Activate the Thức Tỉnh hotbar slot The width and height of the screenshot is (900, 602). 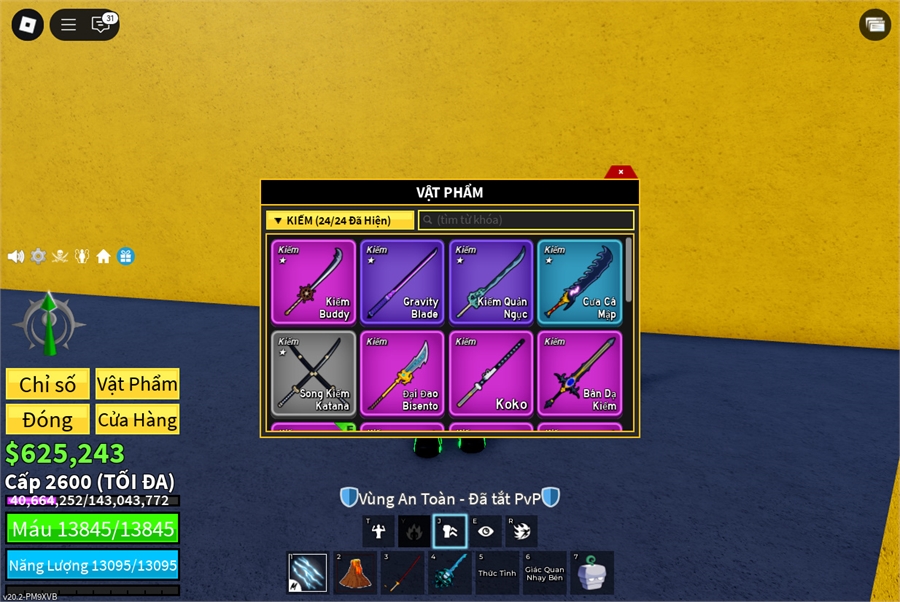tap(497, 573)
